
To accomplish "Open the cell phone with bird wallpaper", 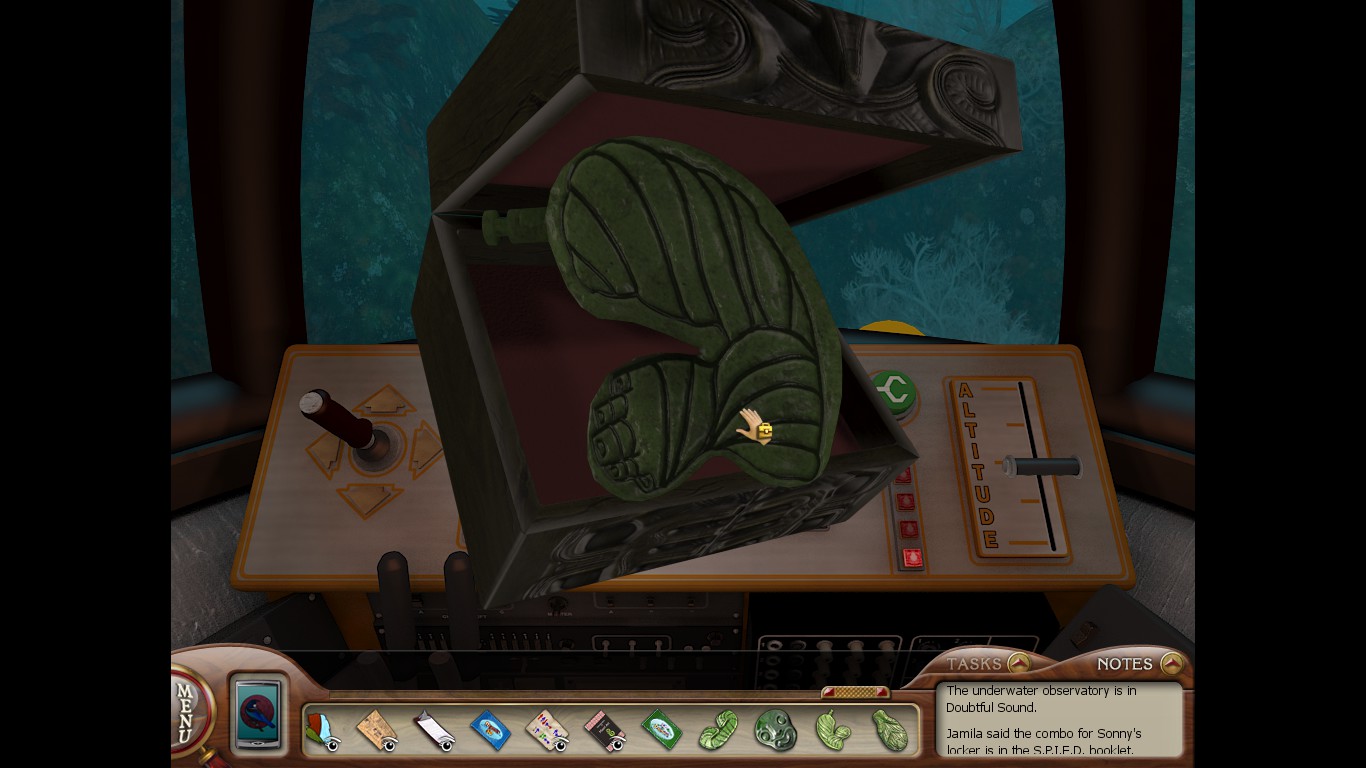I will coord(259,713).
